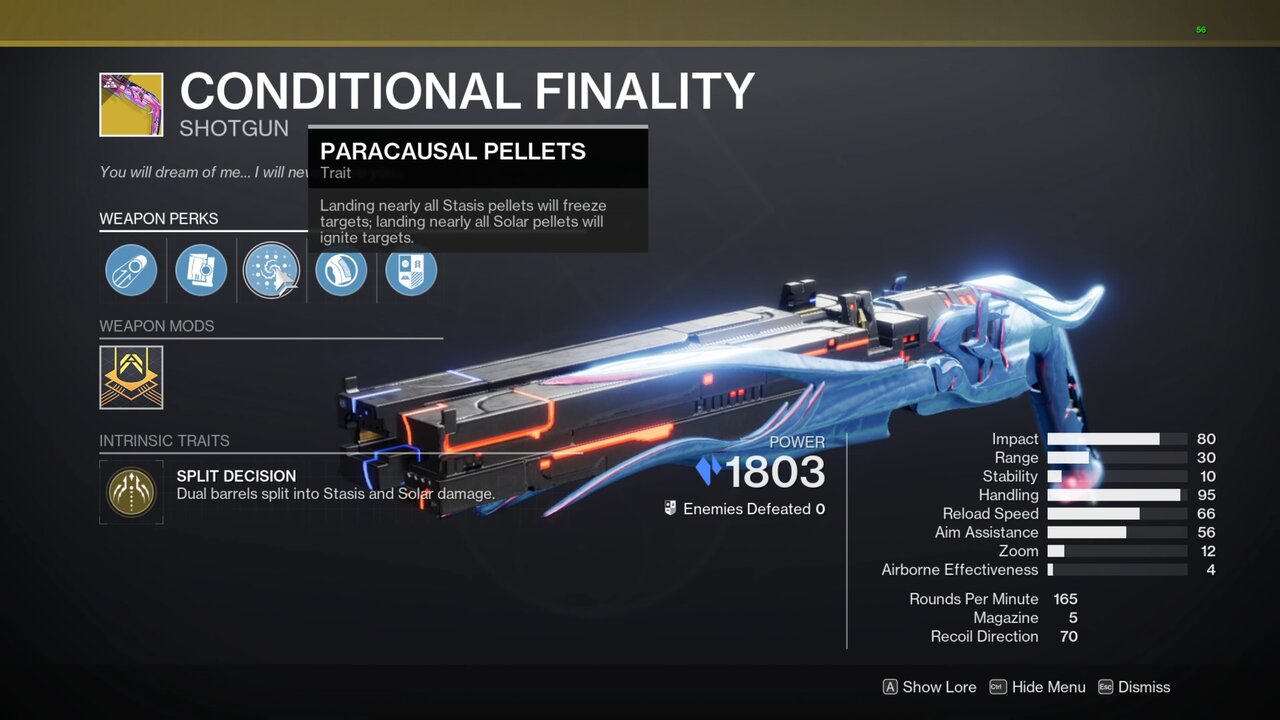Viewport: 1280px width, 720px height.
Task: Click the highlighted Paracausal Pellets perk selection
Action: pyautogui.click(x=270, y=270)
